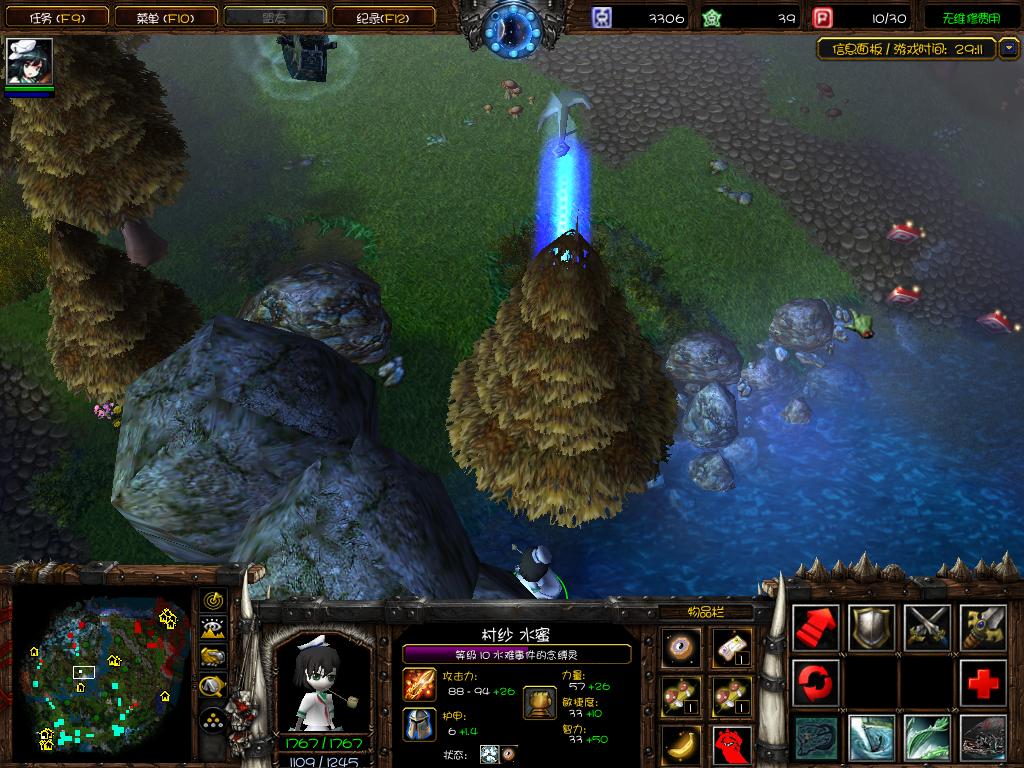
Task: Use the envelope letter item in the inventory
Action: pos(732,647)
